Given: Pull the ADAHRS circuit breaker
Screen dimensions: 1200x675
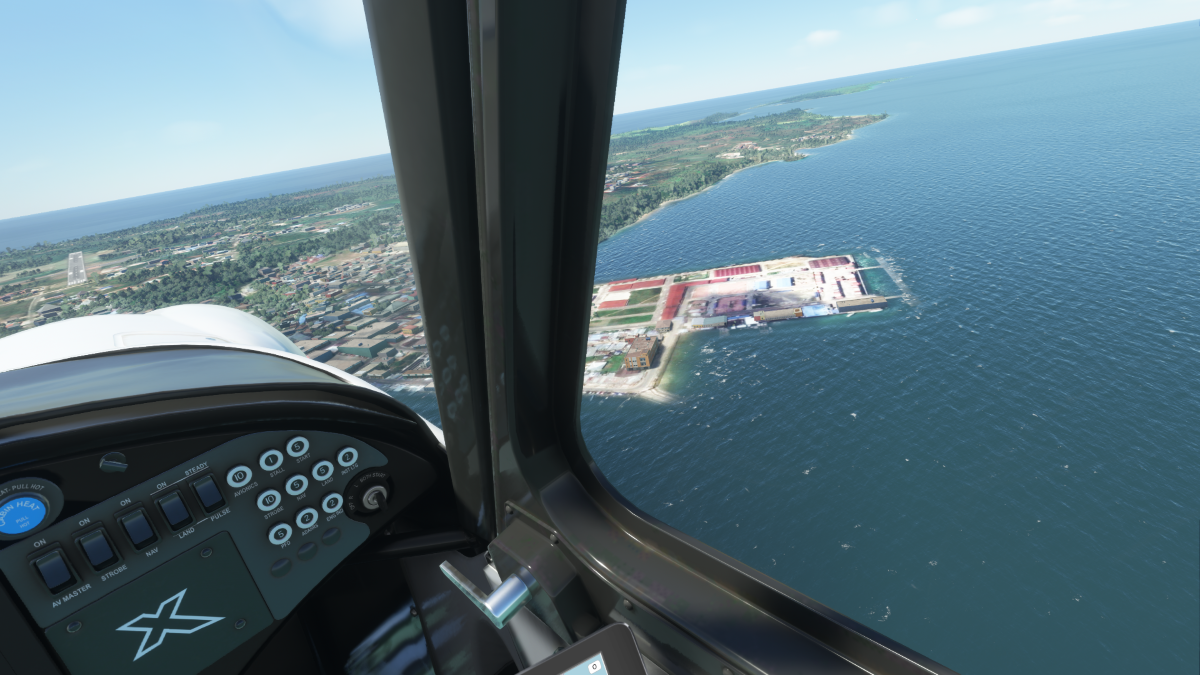Looking at the screenshot, I should click(307, 518).
